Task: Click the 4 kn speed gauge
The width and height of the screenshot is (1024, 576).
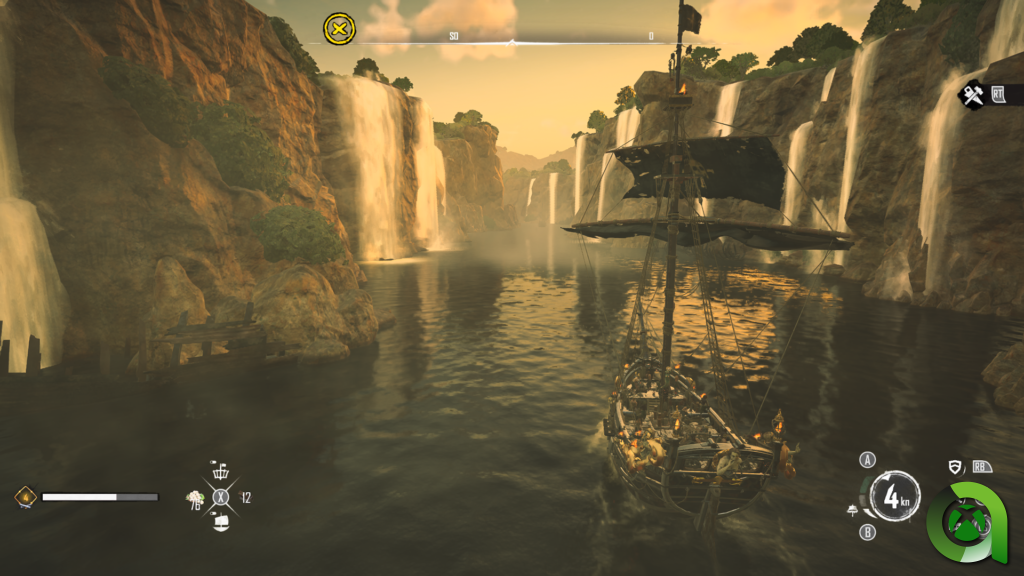Action: (895, 496)
